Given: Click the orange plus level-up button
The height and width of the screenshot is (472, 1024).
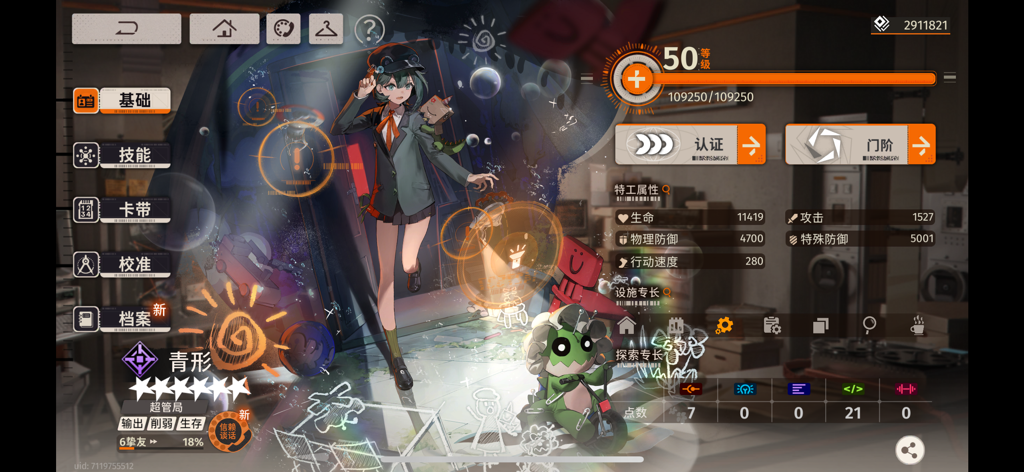Looking at the screenshot, I should [x=637, y=78].
